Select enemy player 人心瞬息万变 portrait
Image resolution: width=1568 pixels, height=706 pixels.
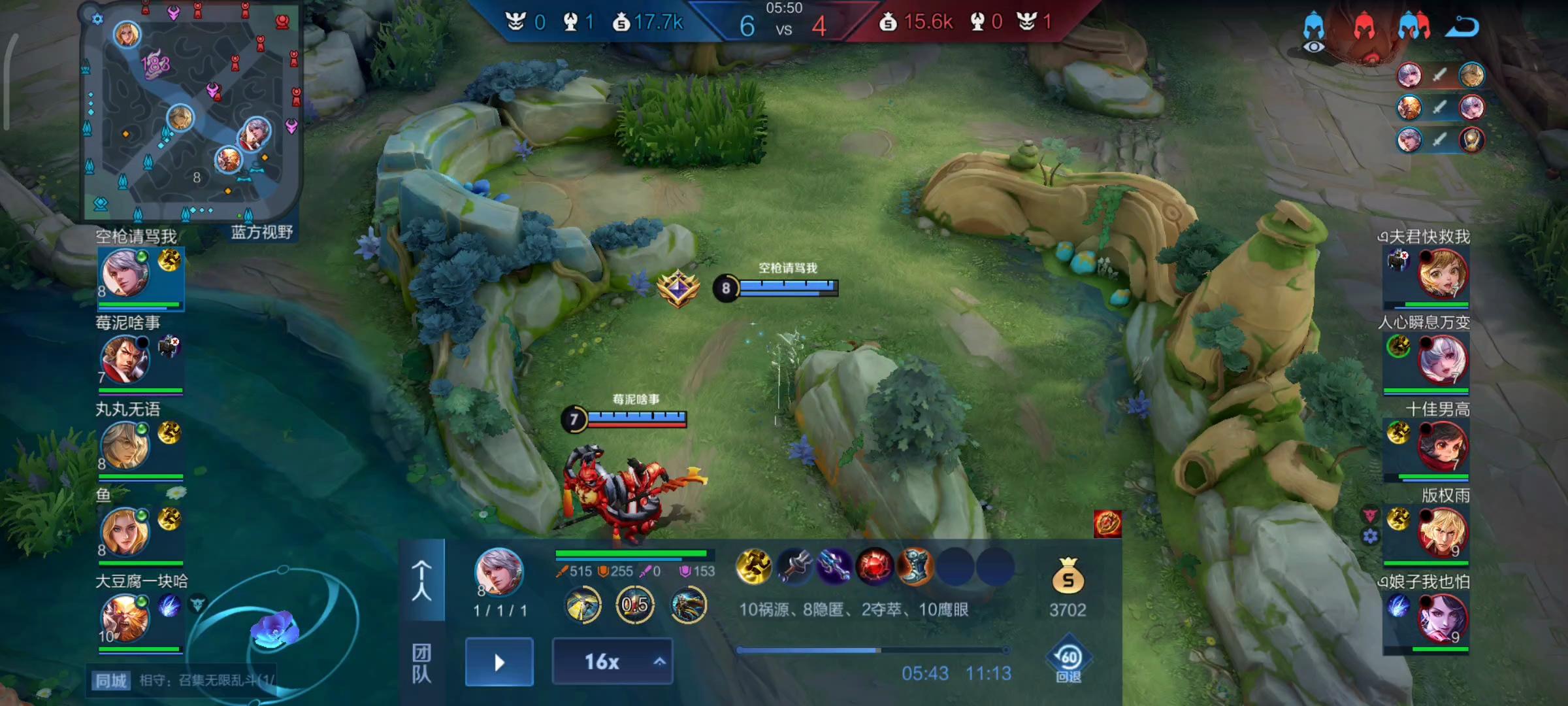[x=1442, y=360]
